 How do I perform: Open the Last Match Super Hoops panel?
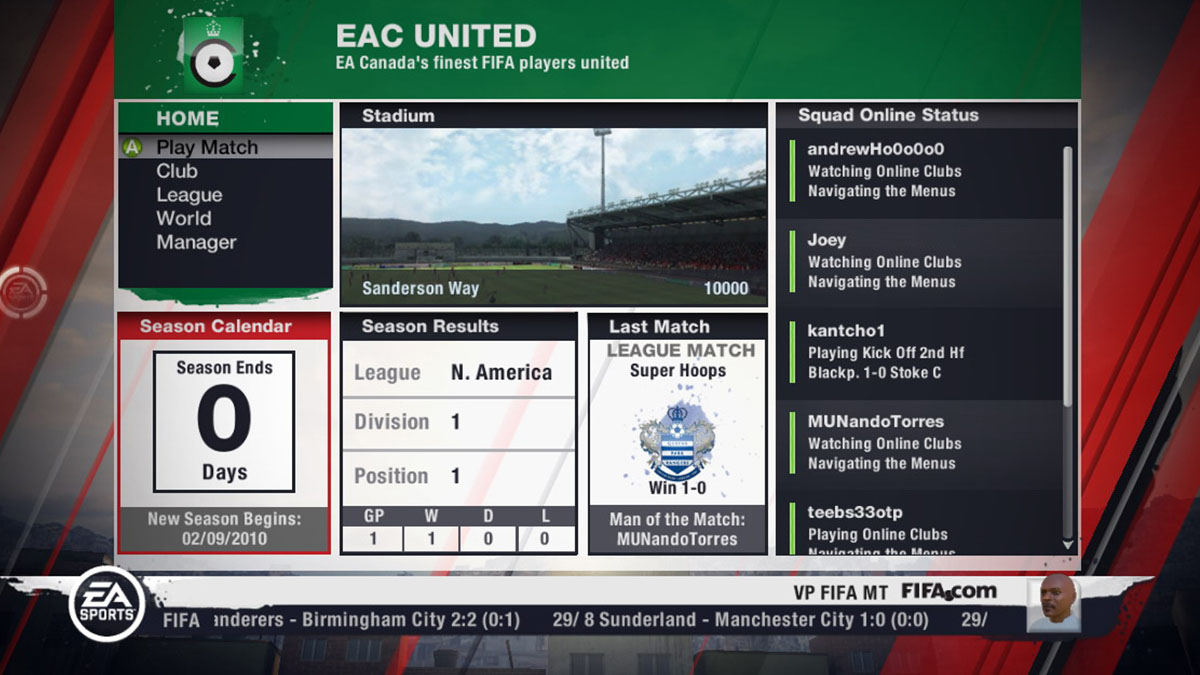(x=678, y=433)
